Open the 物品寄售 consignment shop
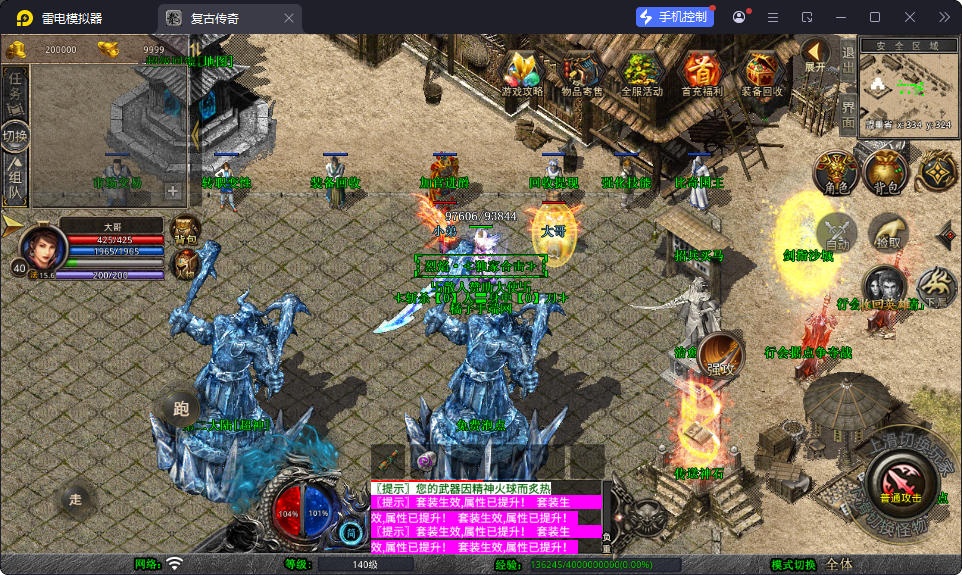The width and height of the screenshot is (962, 575). [x=581, y=72]
